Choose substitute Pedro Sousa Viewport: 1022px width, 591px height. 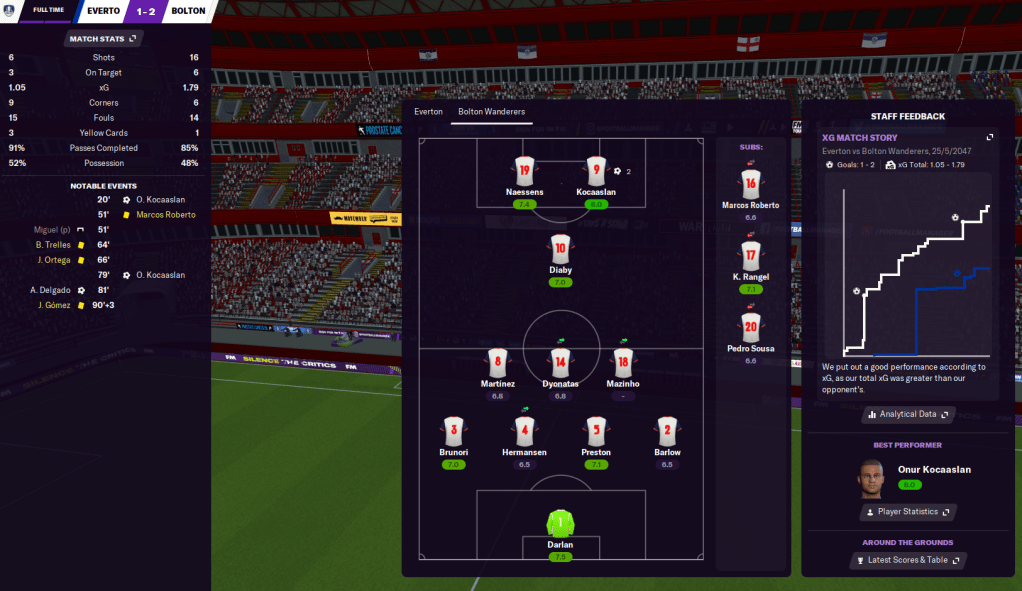[751, 327]
